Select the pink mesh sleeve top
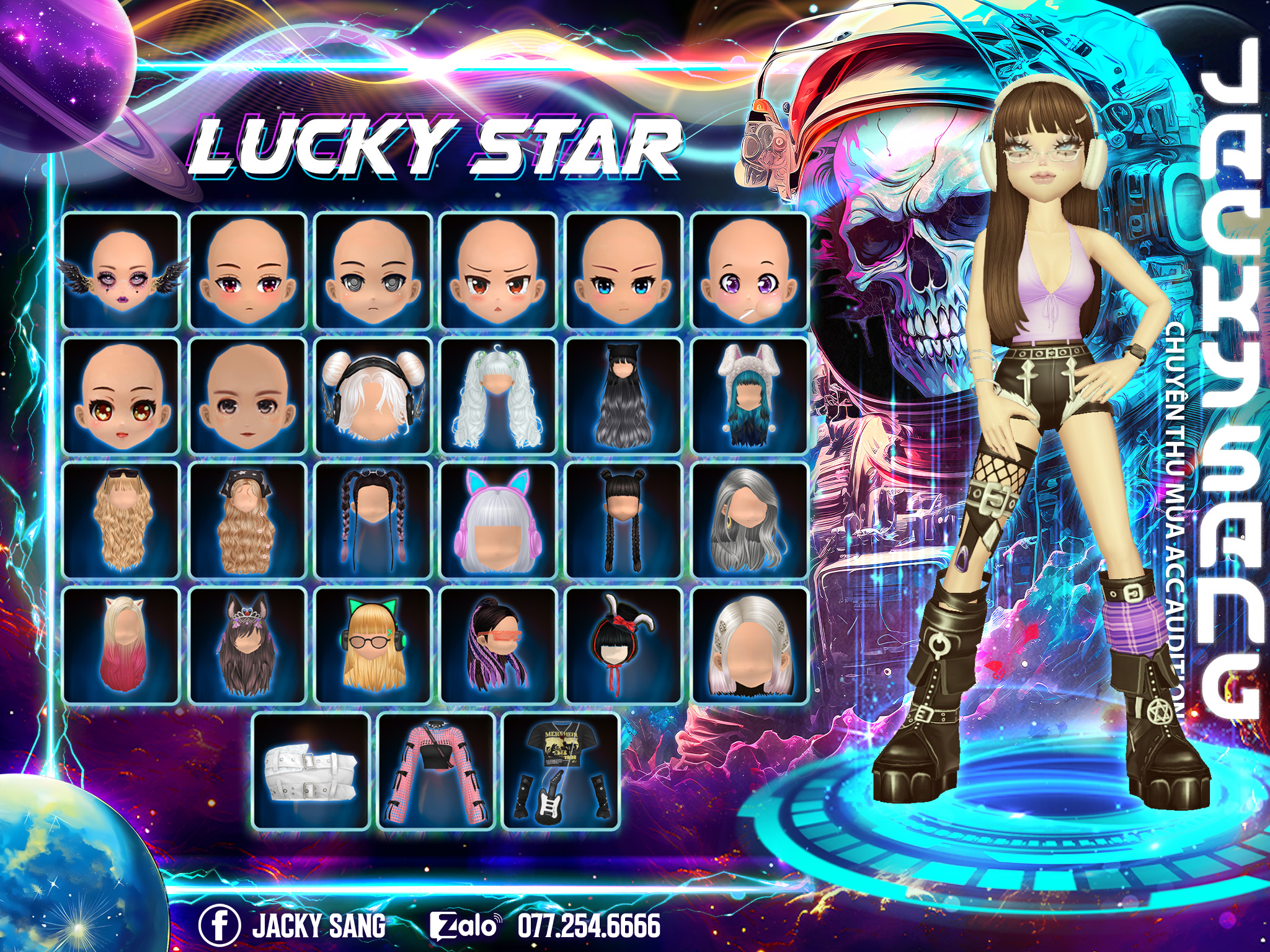Screen dimensions: 1270x952 [437, 772]
